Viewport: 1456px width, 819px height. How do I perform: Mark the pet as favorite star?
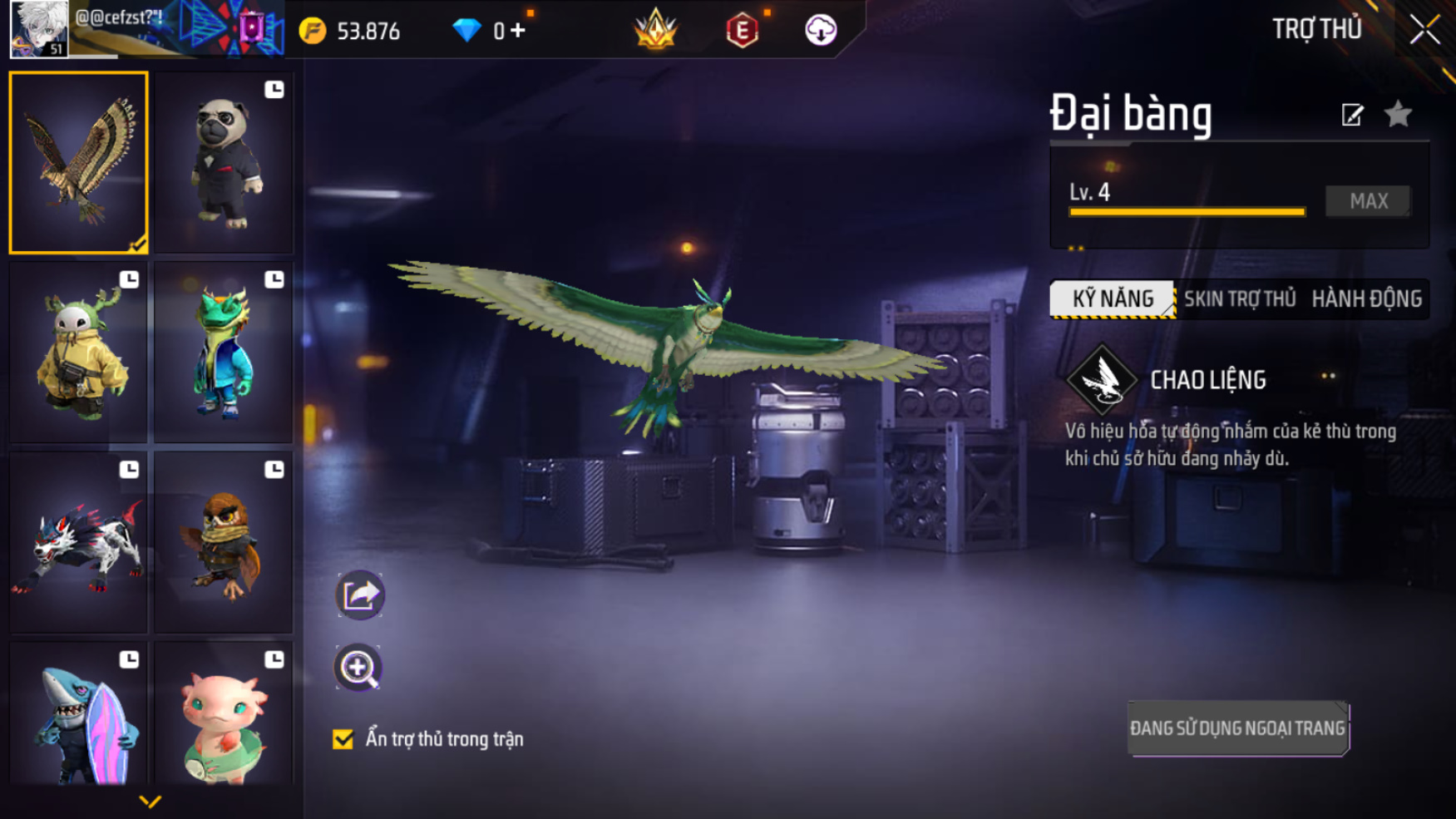[x=1399, y=114]
